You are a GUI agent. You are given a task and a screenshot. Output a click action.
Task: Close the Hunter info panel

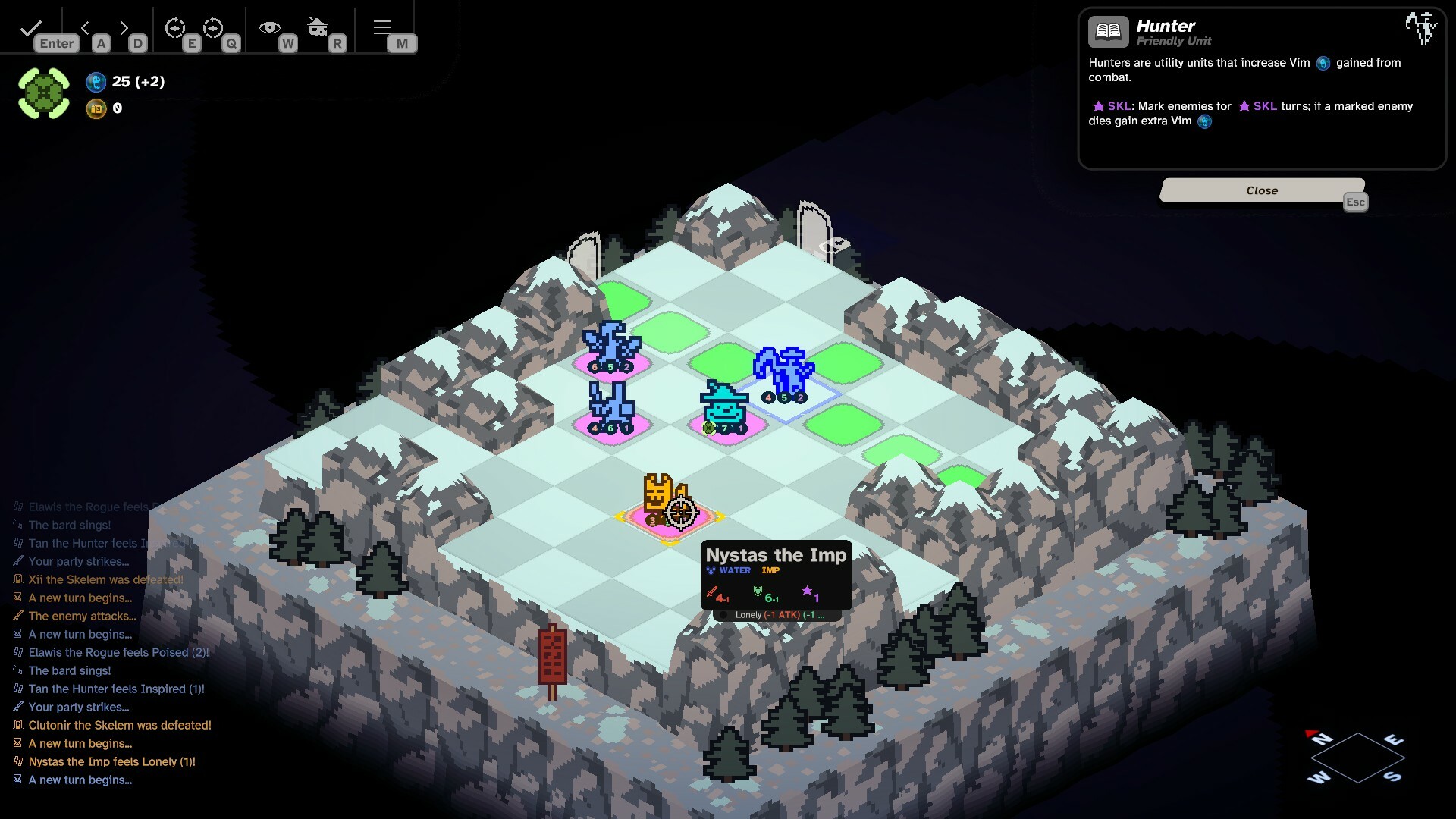click(x=1261, y=190)
